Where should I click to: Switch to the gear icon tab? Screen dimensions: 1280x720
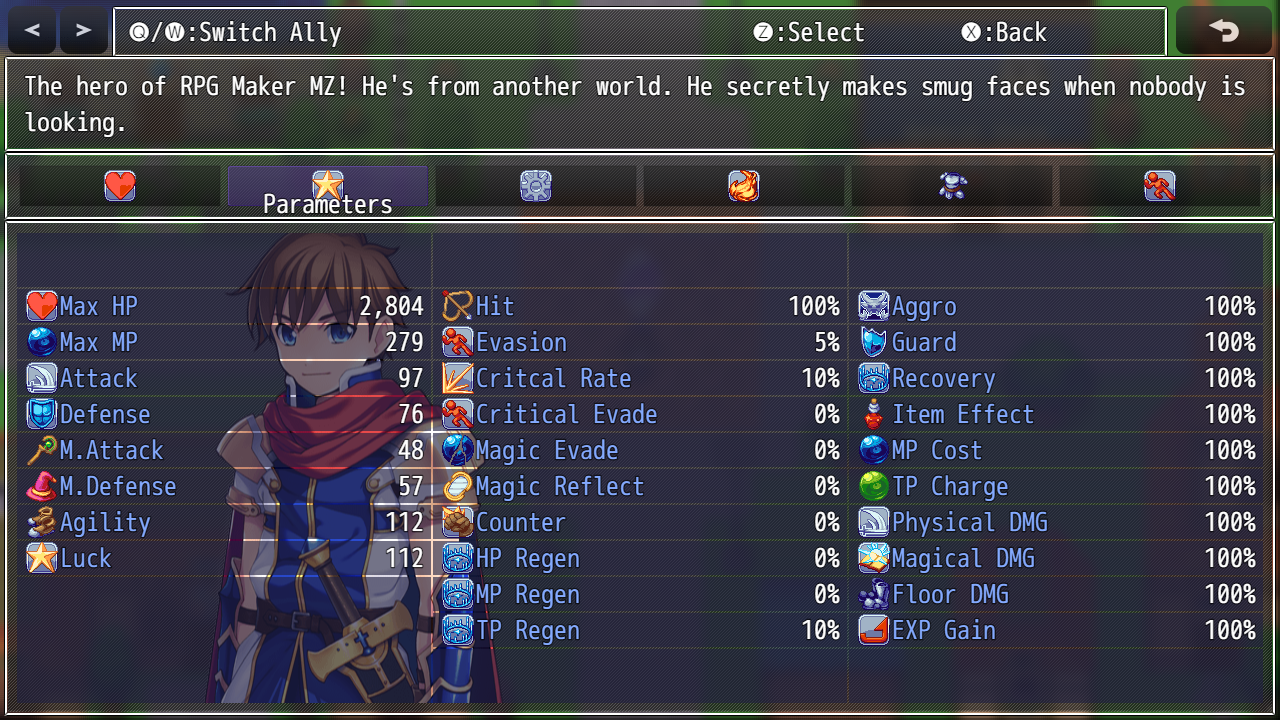[x=536, y=186]
